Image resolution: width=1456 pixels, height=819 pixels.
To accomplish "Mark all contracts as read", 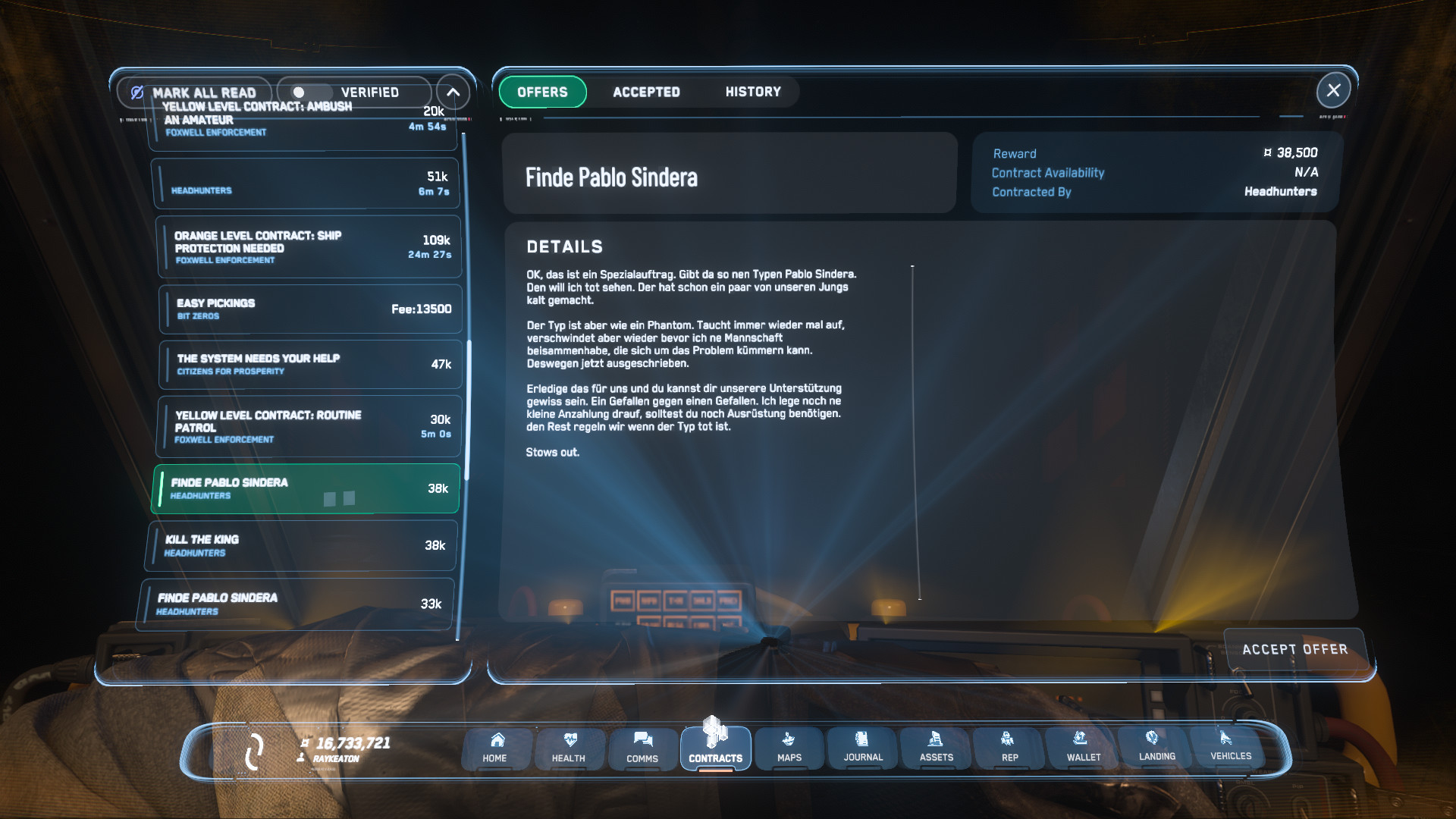I will point(194,93).
